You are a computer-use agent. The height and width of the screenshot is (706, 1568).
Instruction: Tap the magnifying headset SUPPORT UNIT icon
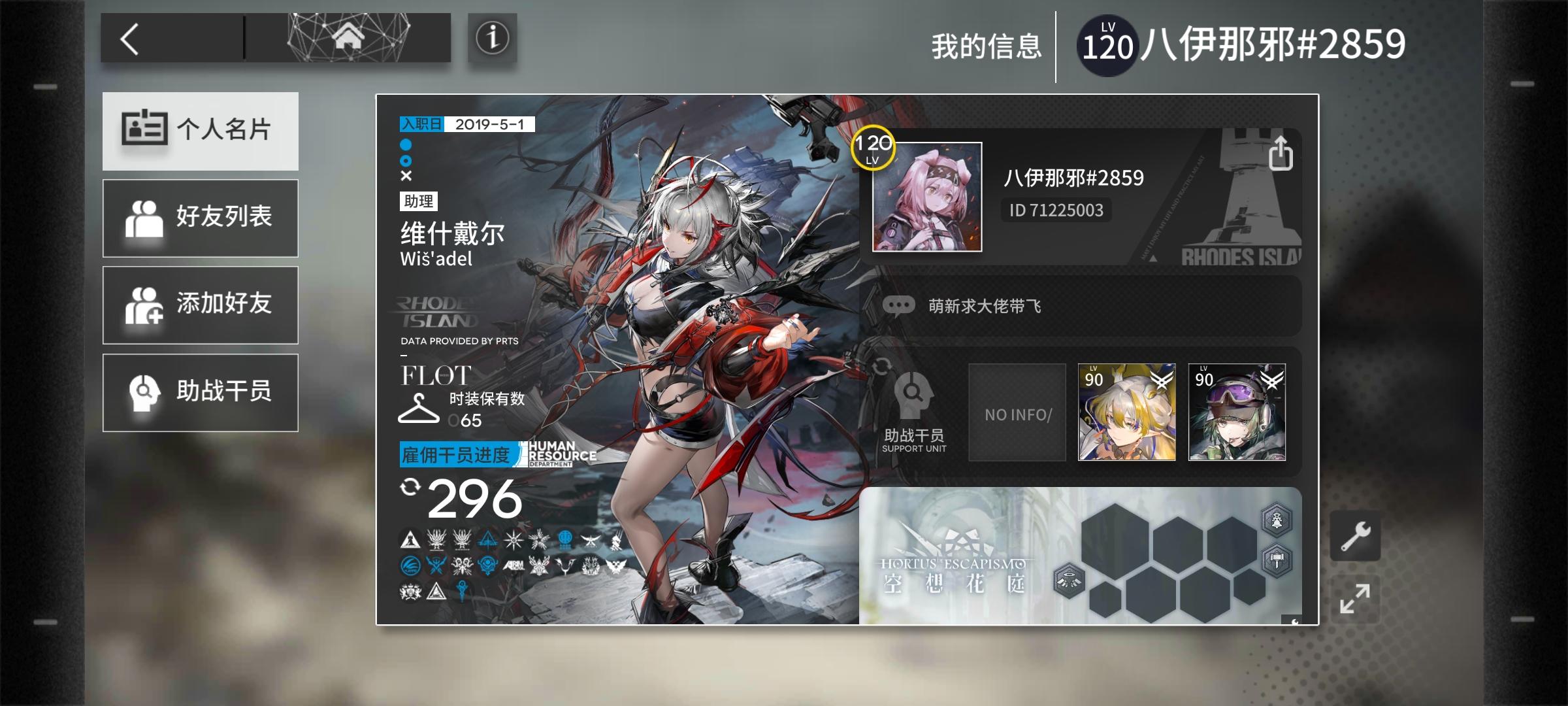click(914, 397)
